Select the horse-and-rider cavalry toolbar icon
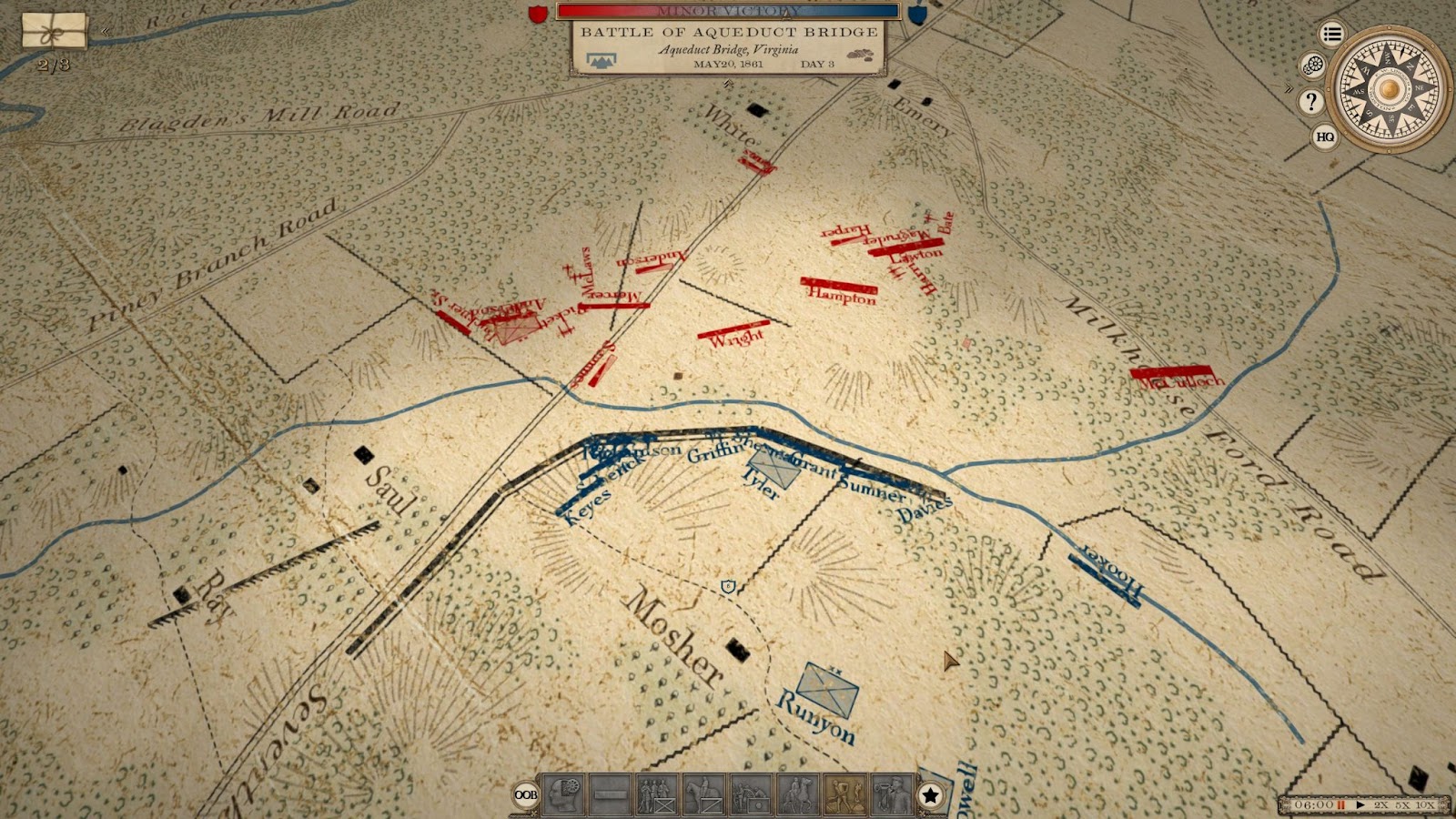 click(x=703, y=795)
